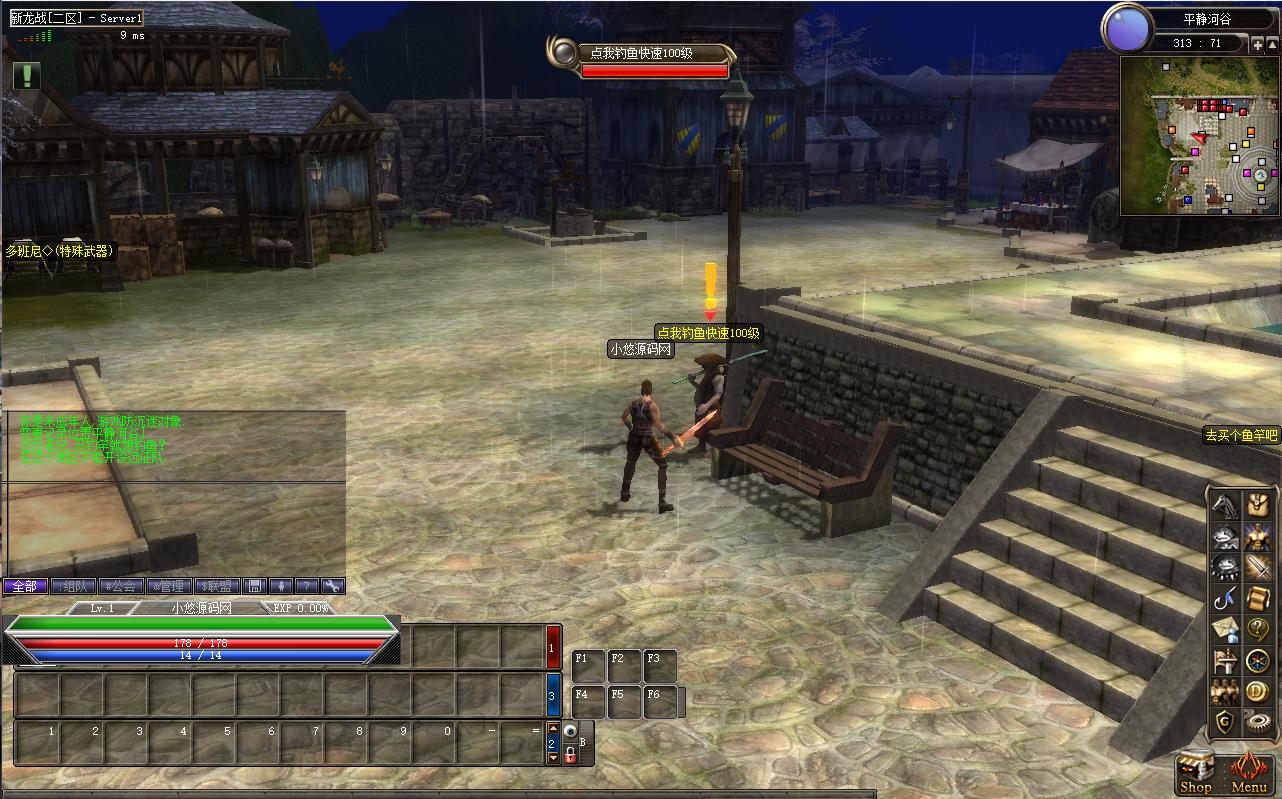Click the minimap of 平静河谷
This screenshot has width=1282, height=799.
[1199, 136]
